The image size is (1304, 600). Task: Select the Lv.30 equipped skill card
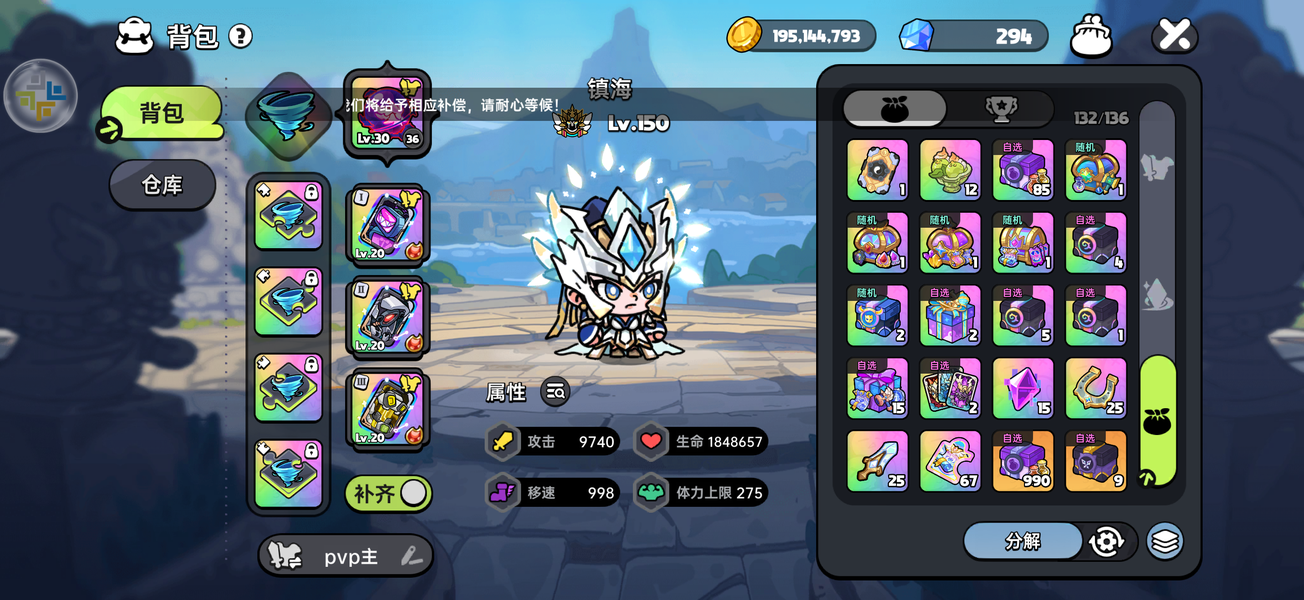(387, 114)
